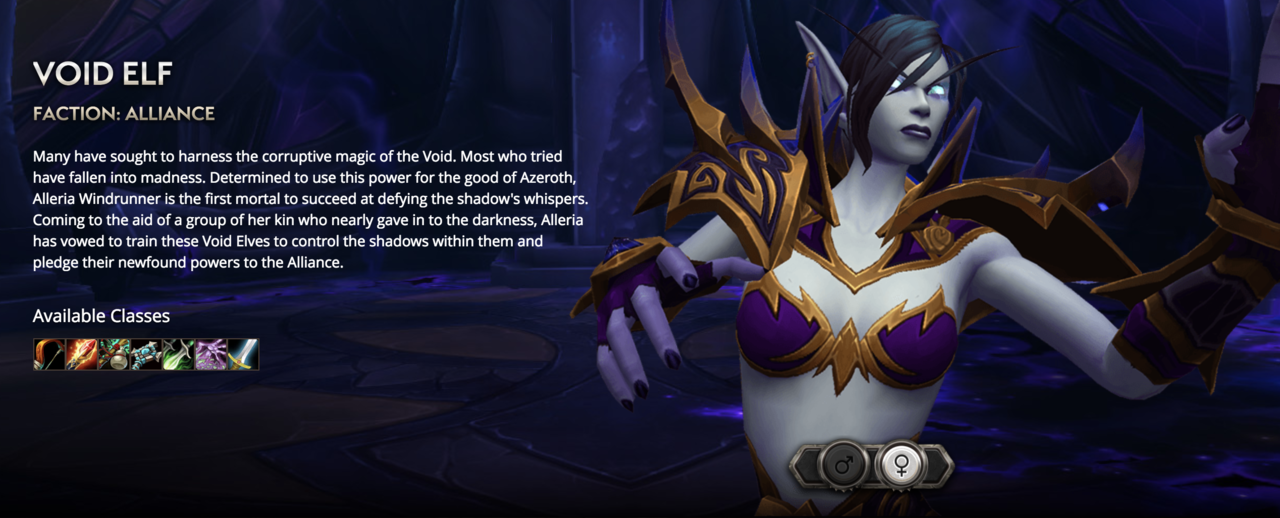Open the Monk gourd class icon
The image size is (1280, 518).
click(x=113, y=355)
